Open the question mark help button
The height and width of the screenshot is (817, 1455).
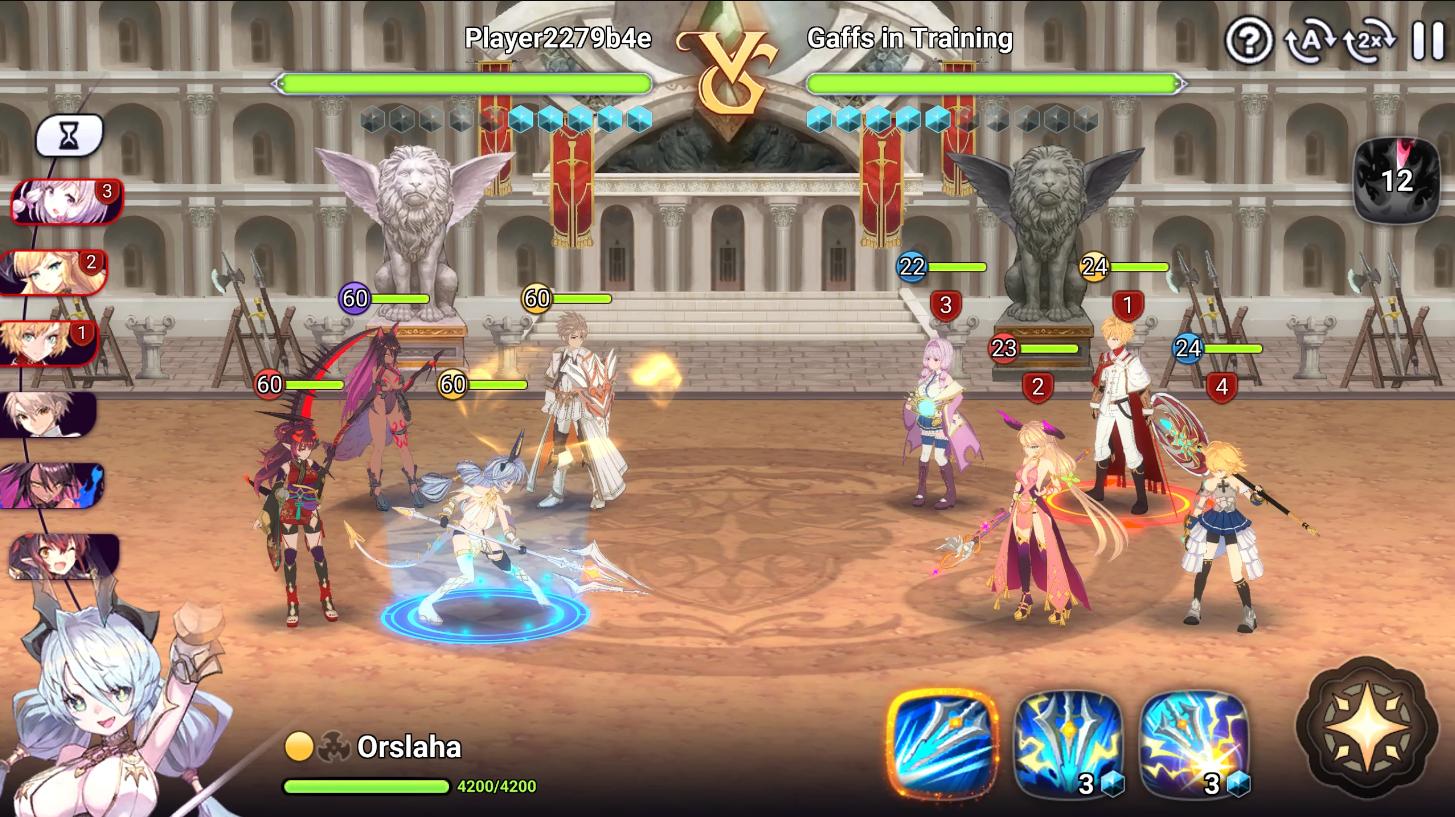pos(1249,42)
